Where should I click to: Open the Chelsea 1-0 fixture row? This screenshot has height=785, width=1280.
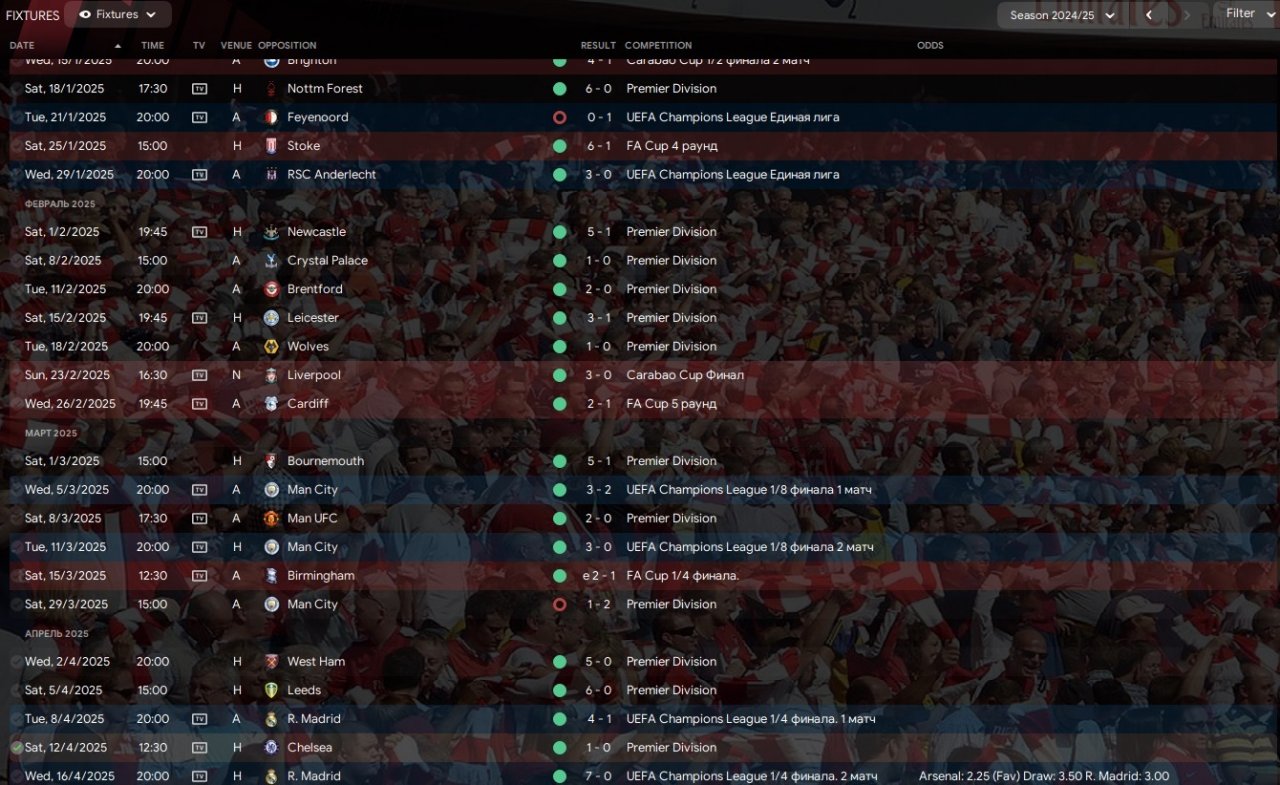309,748
